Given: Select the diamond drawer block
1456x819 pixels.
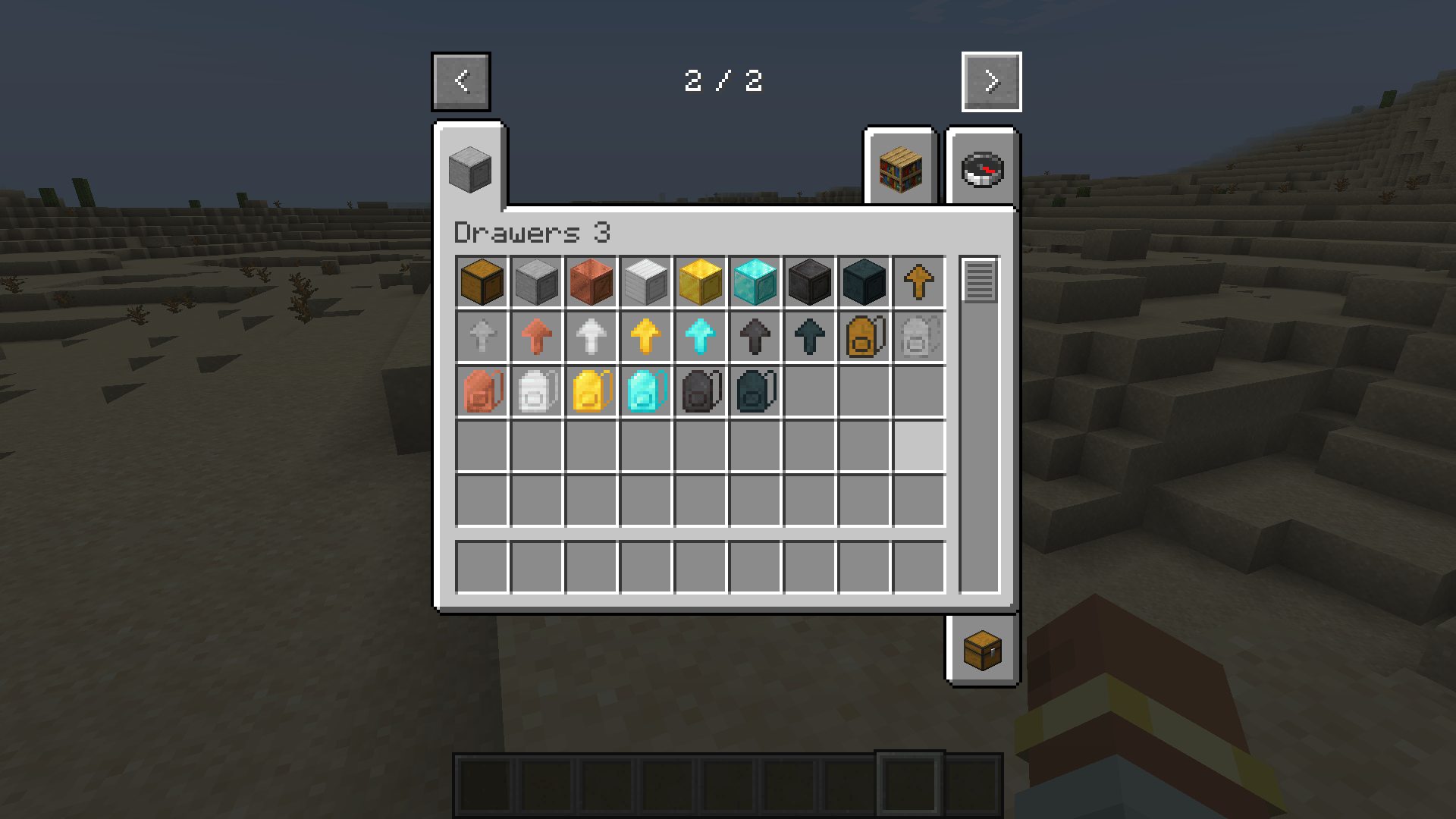Looking at the screenshot, I should [x=755, y=282].
